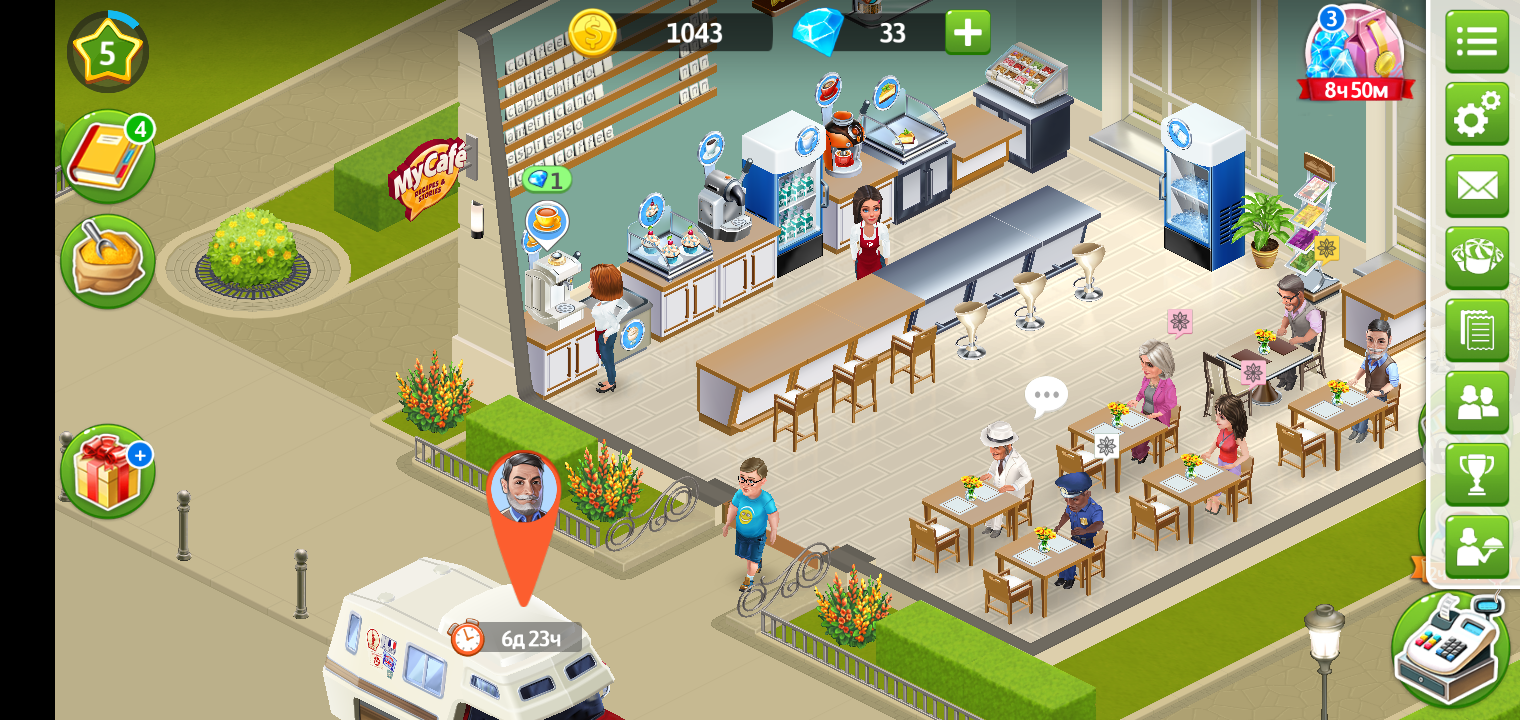Viewport: 1520px width, 720px height.
Task: Open the recipe book with 4 notifications
Action: [107, 157]
